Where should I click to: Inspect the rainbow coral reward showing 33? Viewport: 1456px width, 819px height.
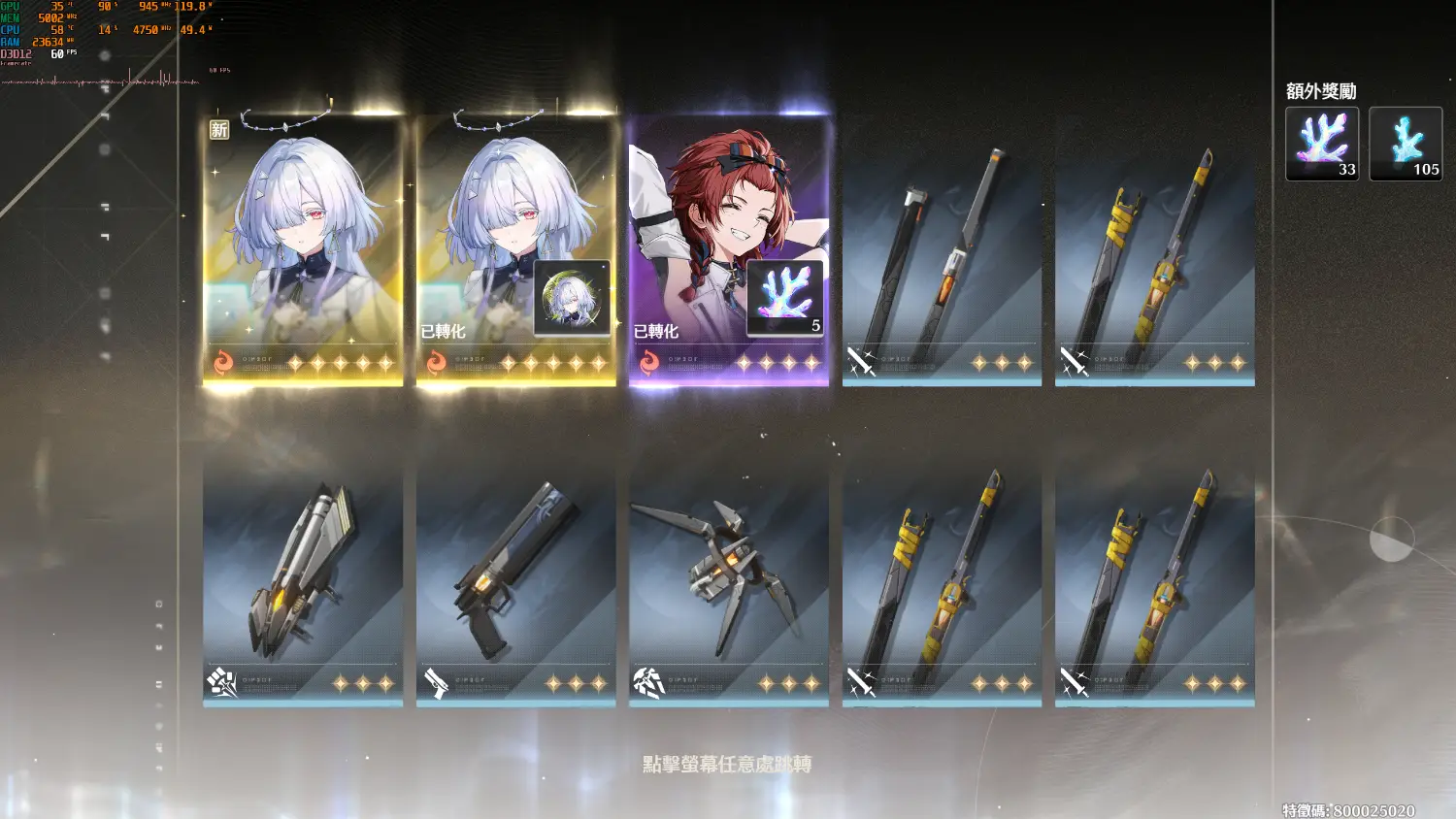pyautogui.click(x=1322, y=144)
